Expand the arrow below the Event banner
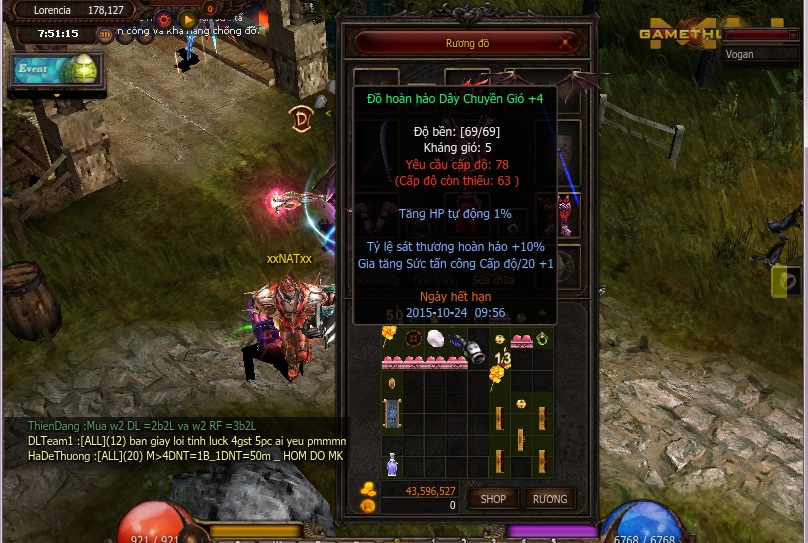The width and height of the screenshot is (808, 543). pos(56,95)
